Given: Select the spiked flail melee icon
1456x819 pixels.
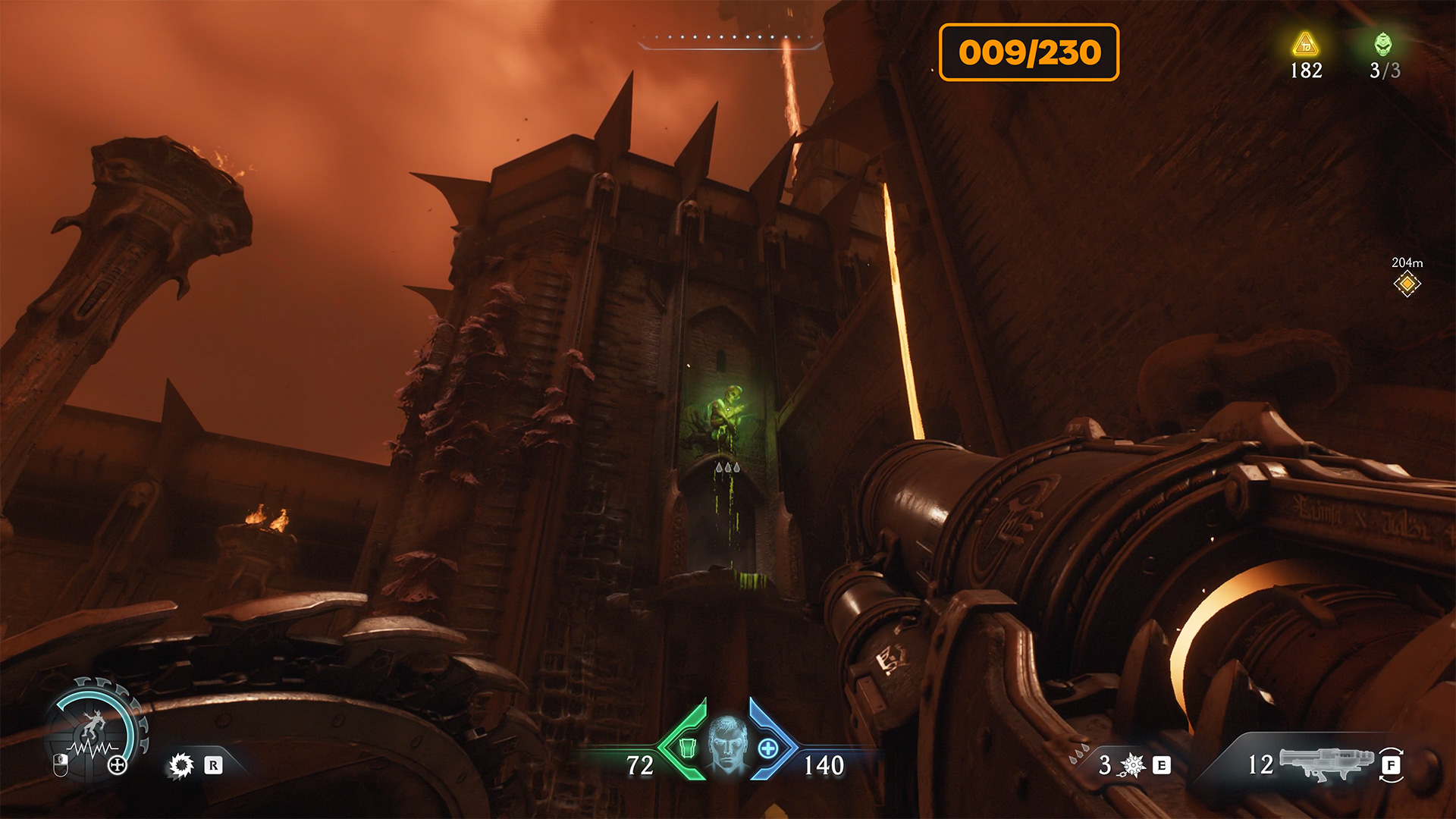Looking at the screenshot, I should (1132, 765).
